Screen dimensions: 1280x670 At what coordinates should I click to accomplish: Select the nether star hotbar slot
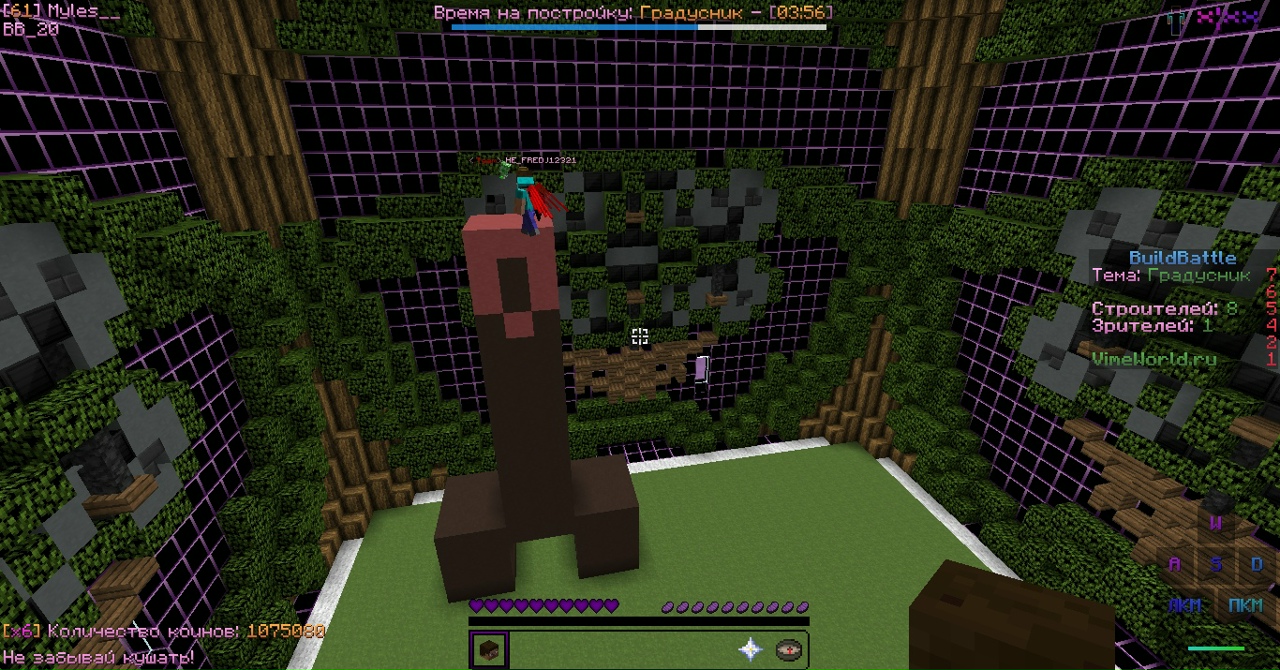751,650
